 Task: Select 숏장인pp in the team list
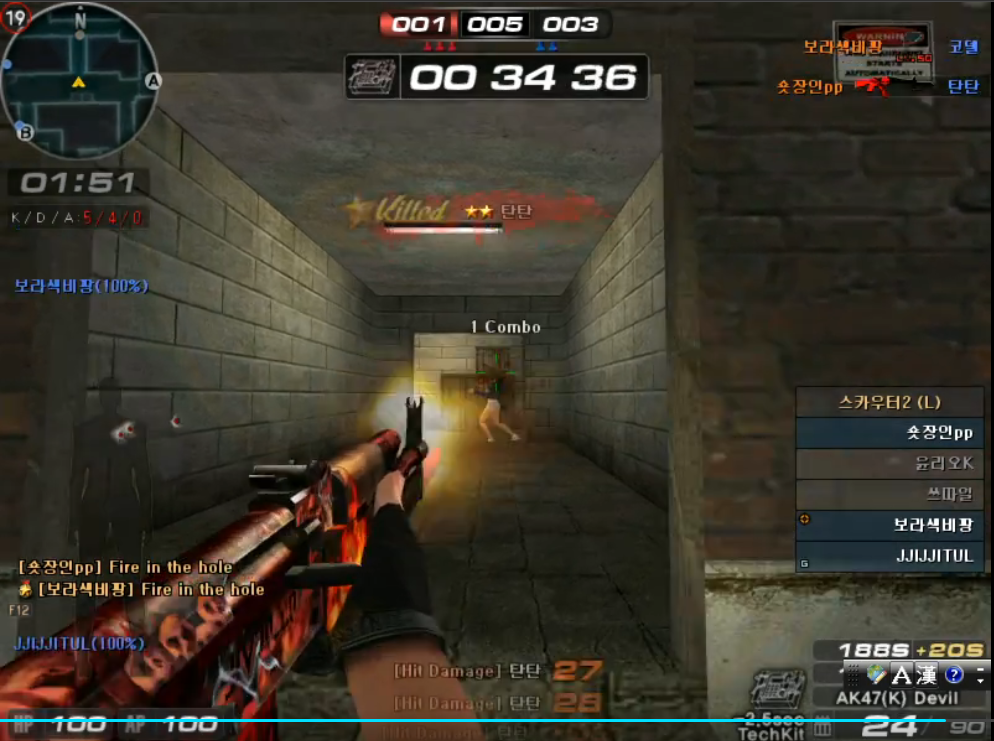coord(890,433)
